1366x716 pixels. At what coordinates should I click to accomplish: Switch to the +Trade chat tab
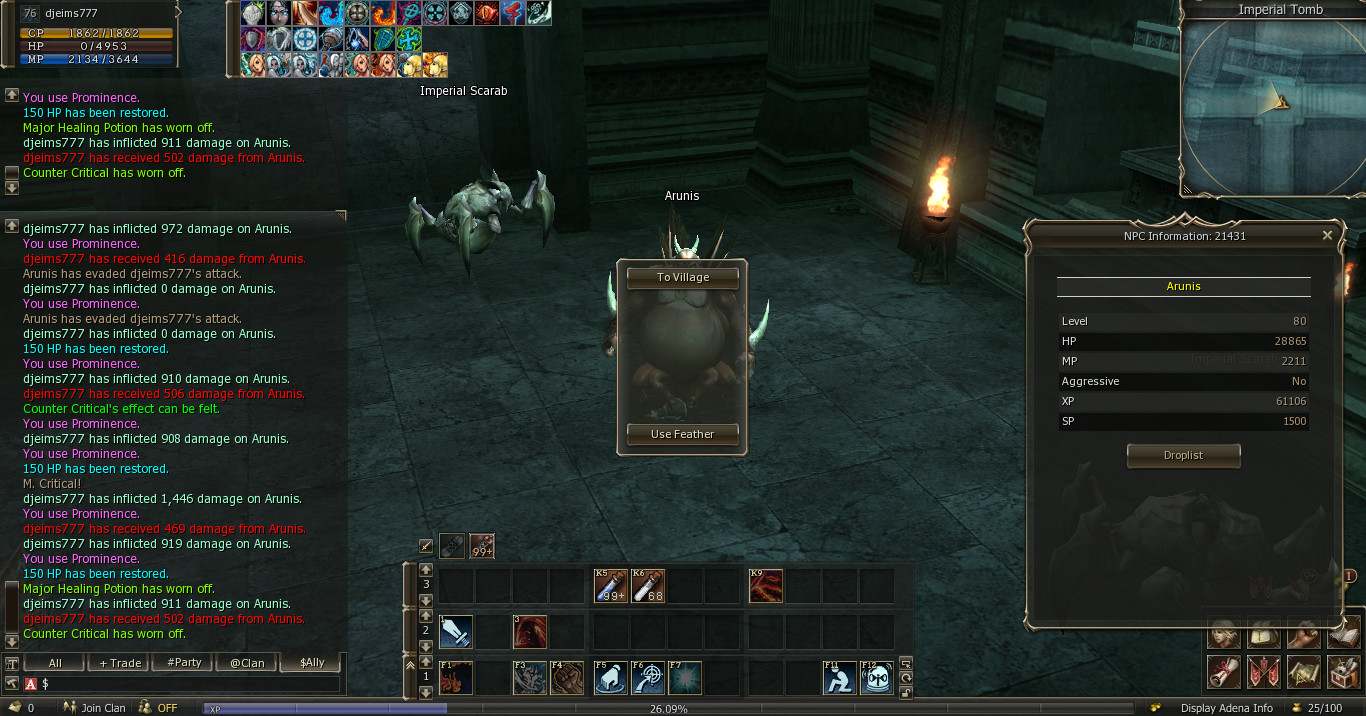(x=120, y=663)
